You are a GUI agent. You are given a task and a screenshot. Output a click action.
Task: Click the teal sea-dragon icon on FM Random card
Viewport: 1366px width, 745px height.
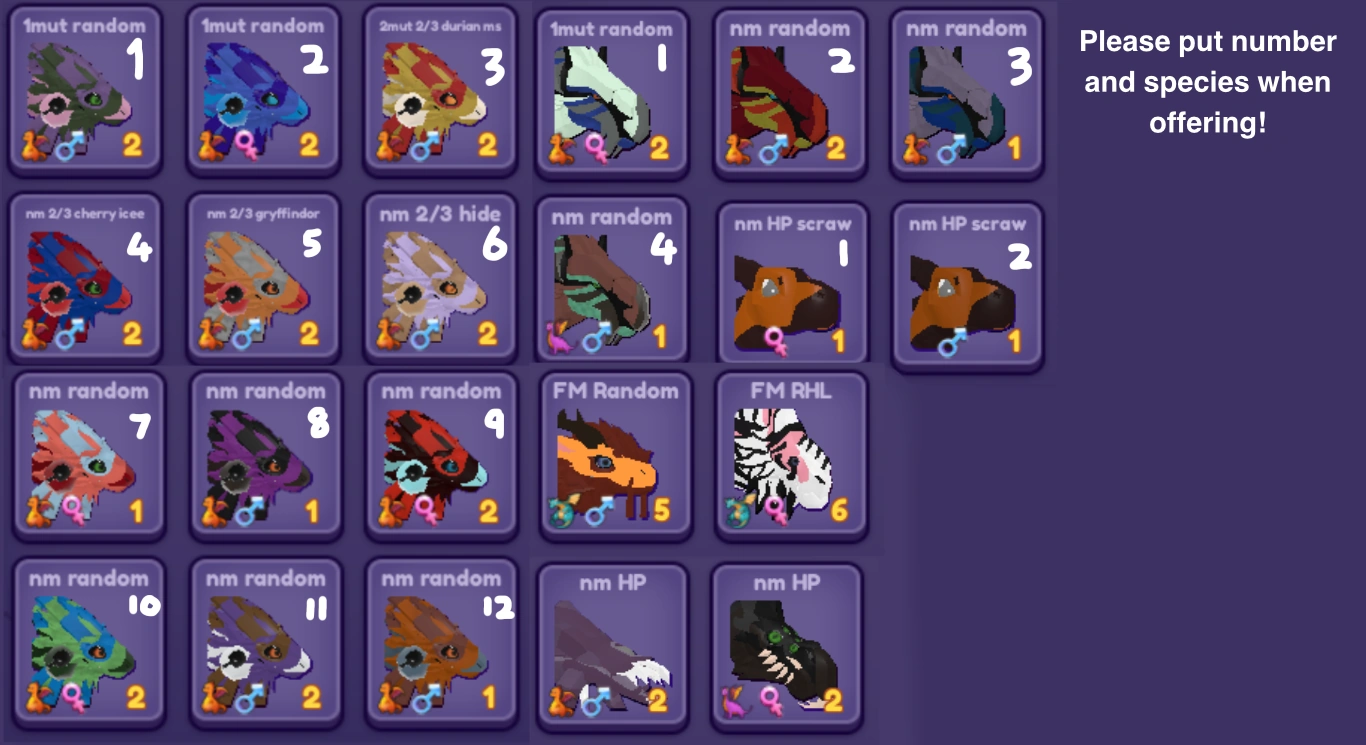click(560, 512)
